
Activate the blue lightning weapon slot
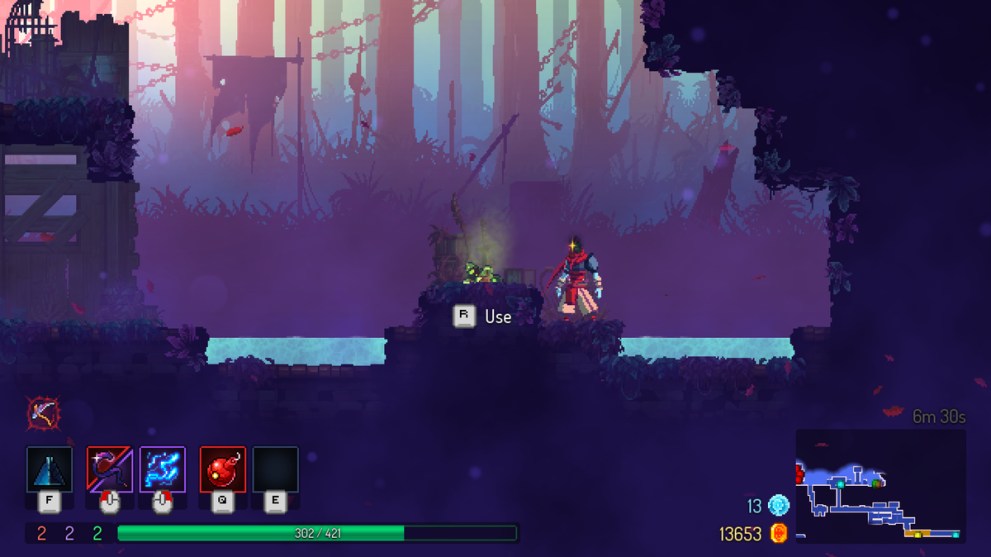click(x=162, y=469)
